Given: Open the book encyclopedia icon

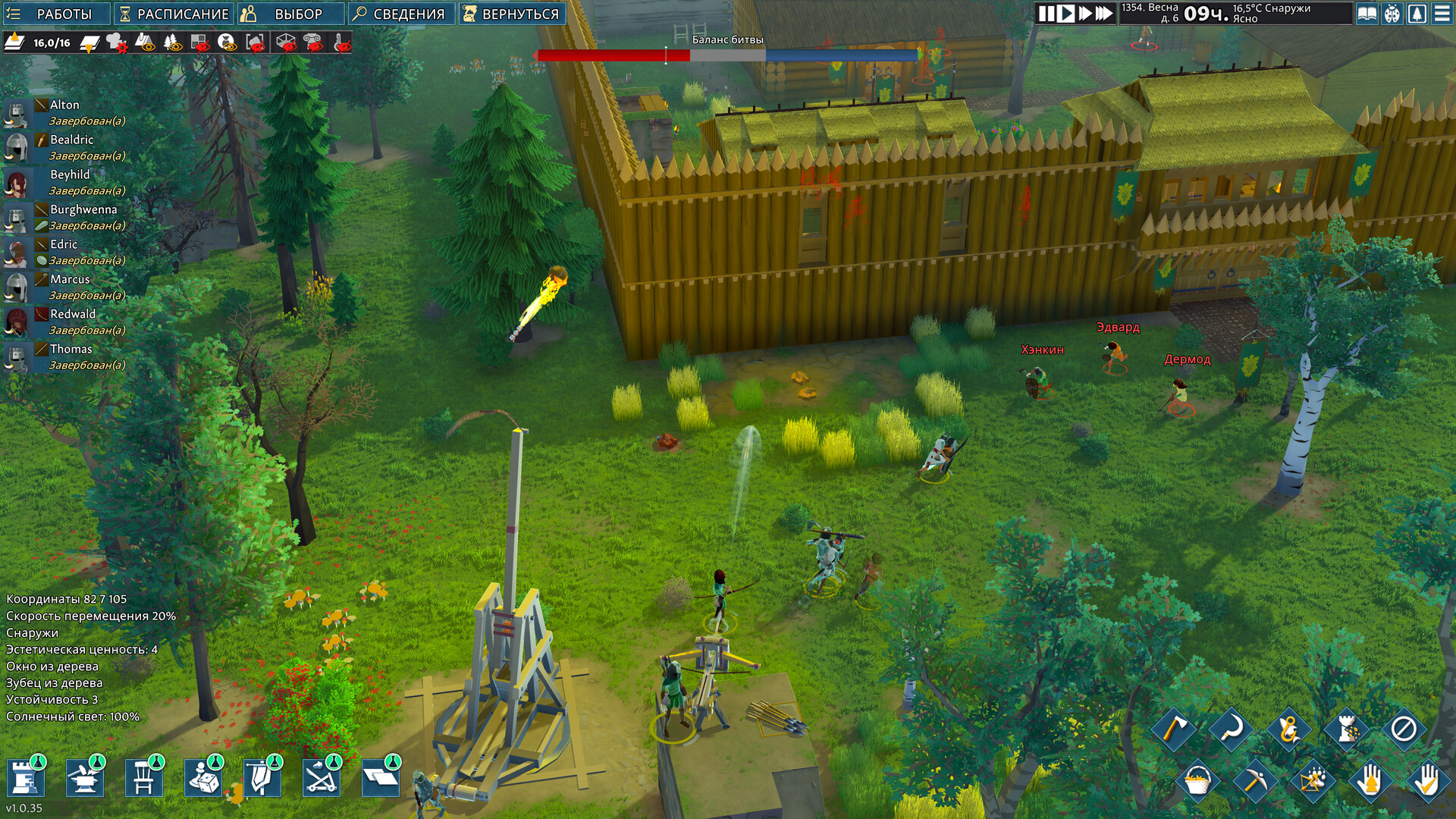Looking at the screenshot, I should (1367, 14).
